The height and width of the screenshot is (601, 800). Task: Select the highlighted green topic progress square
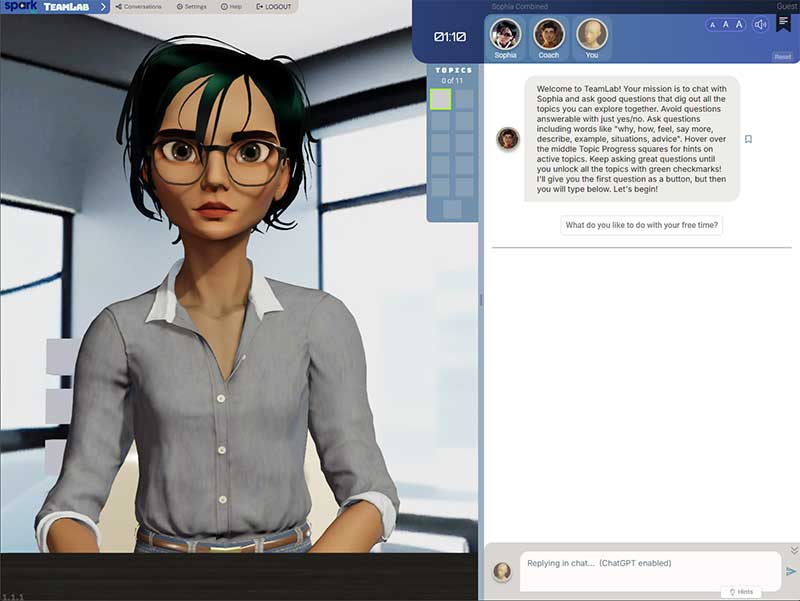[x=440, y=98]
